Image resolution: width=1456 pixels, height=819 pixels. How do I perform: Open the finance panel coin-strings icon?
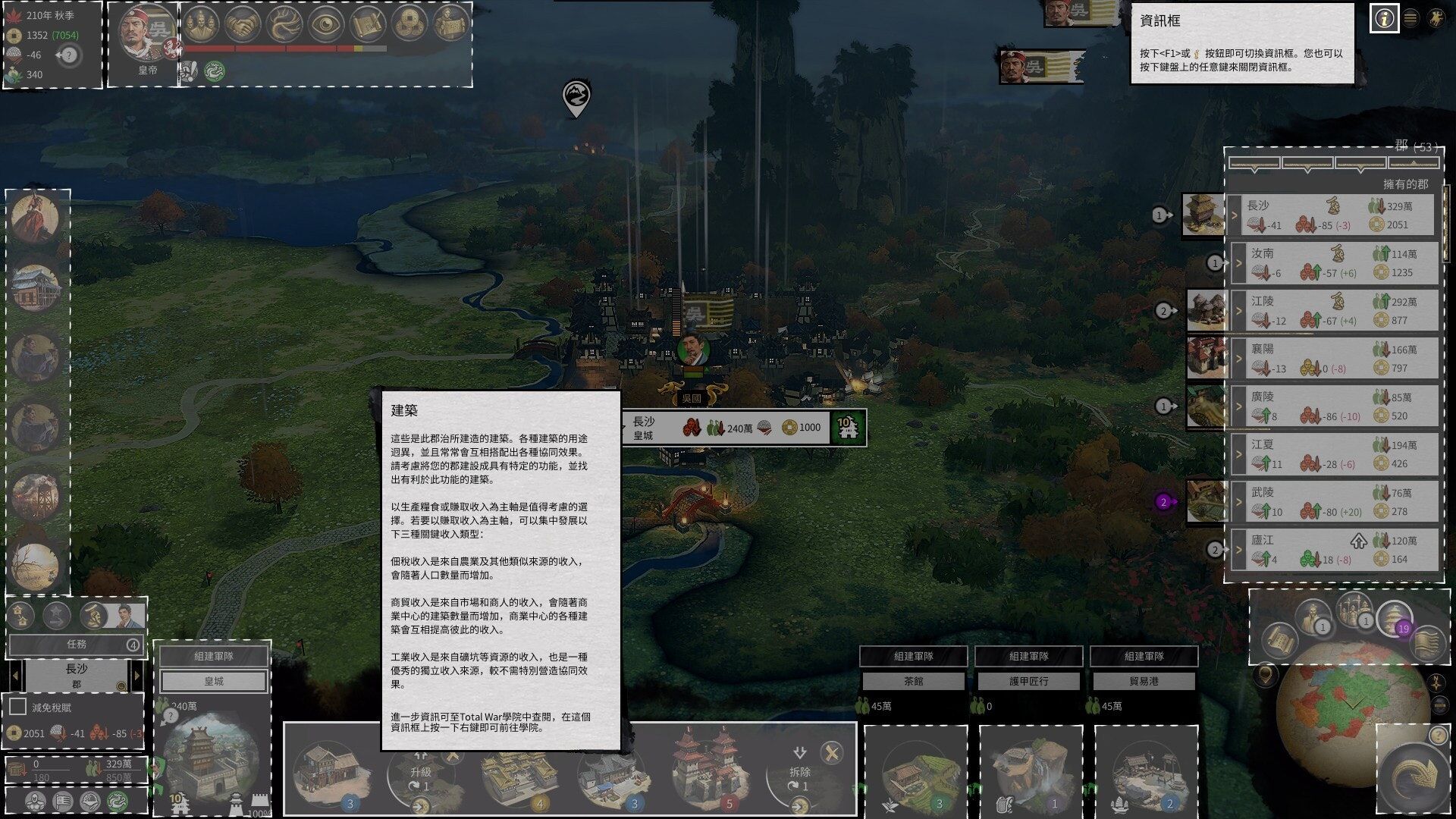(409, 23)
